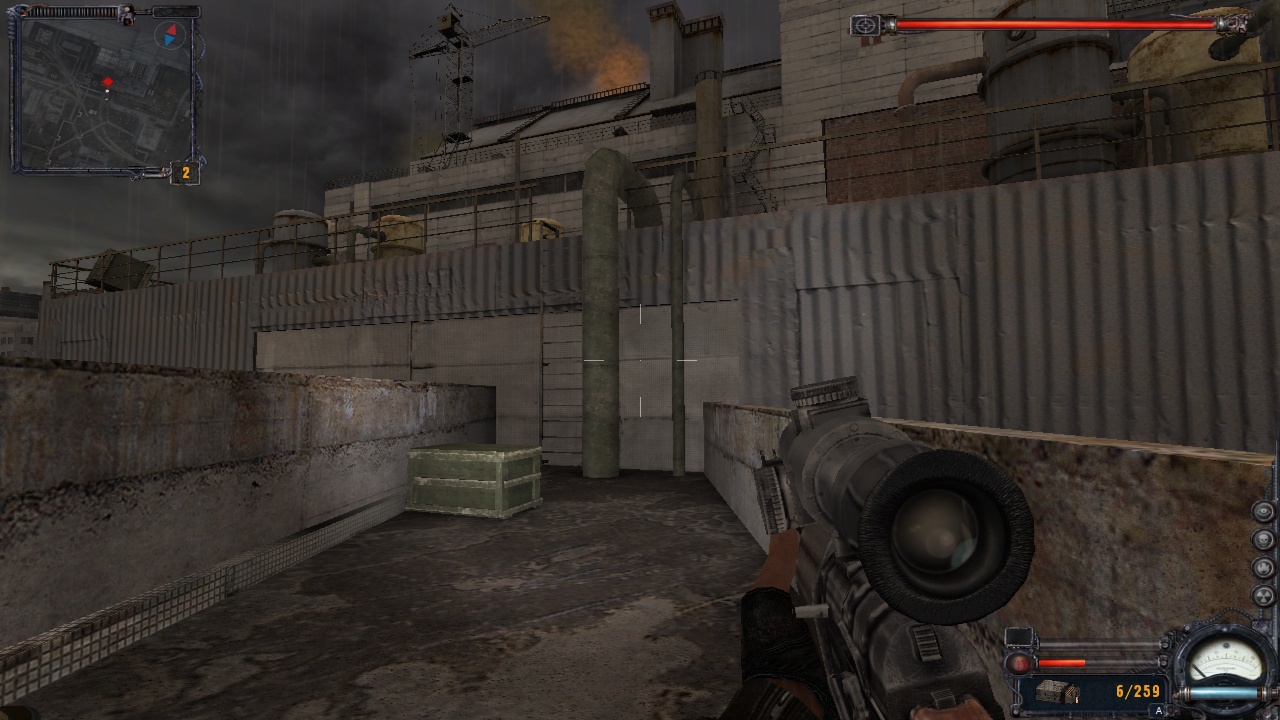Click the red diamond marker on the minimap
The width and height of the screenshot is (1280, 720).
108,81
